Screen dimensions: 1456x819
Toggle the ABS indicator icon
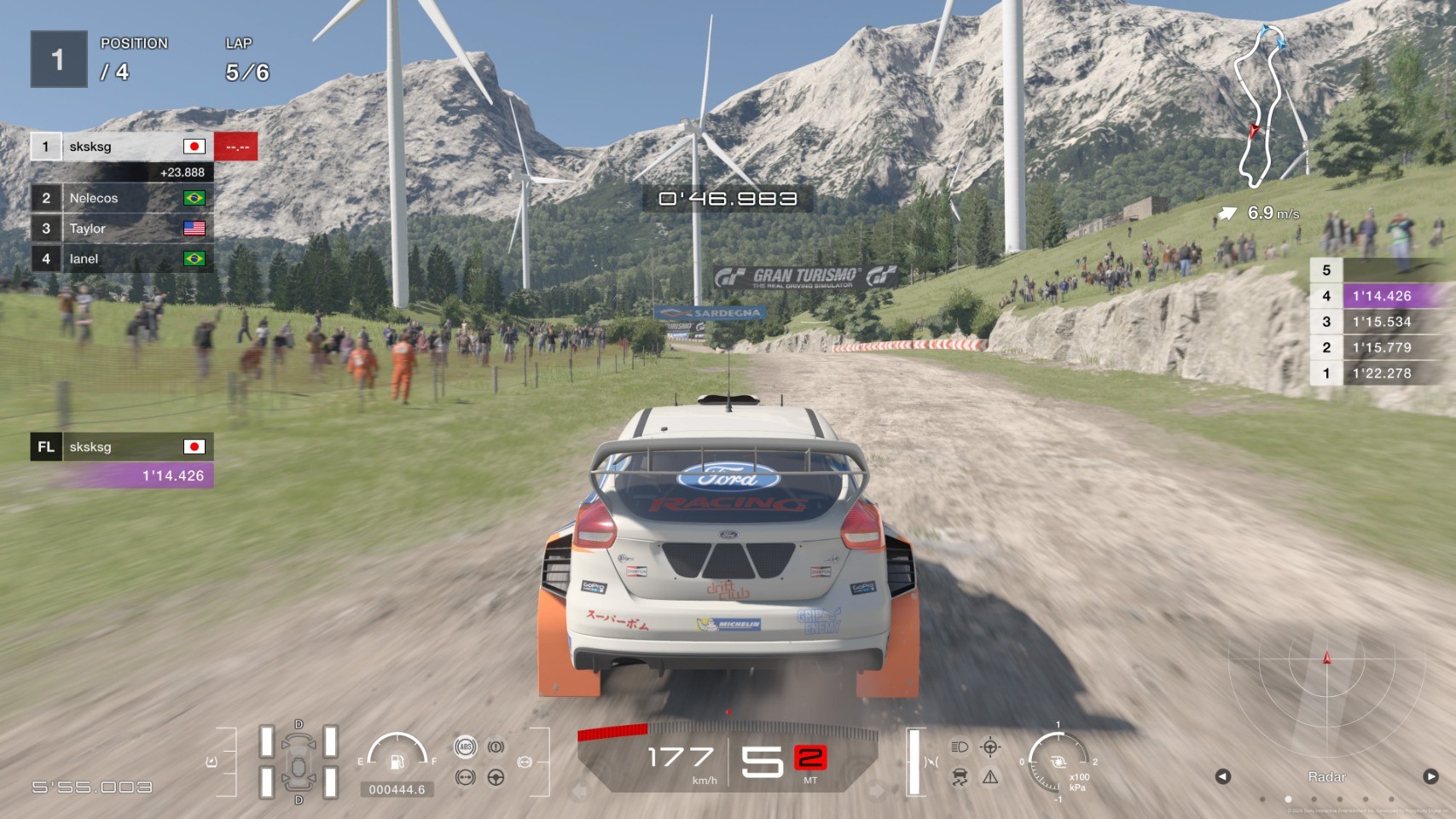[x=465, y=747]
